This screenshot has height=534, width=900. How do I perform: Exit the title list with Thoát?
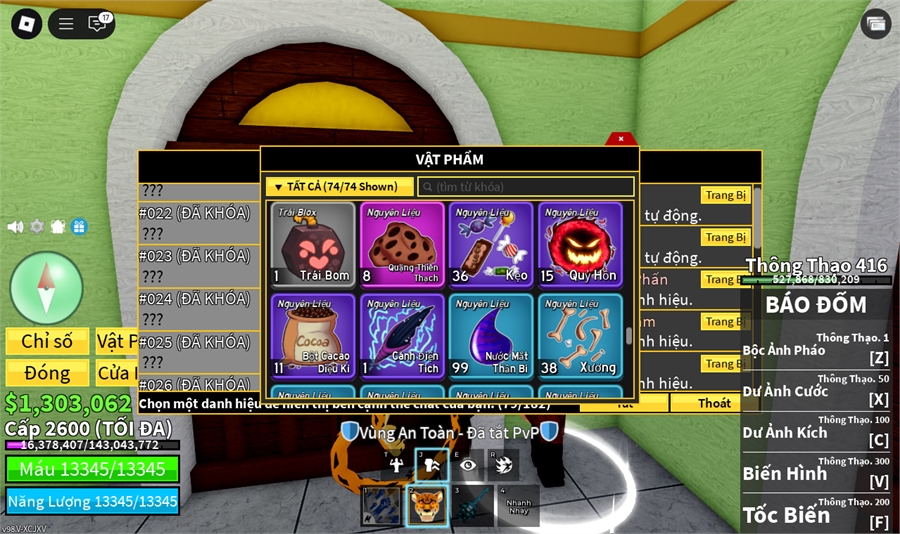(714, 403)
